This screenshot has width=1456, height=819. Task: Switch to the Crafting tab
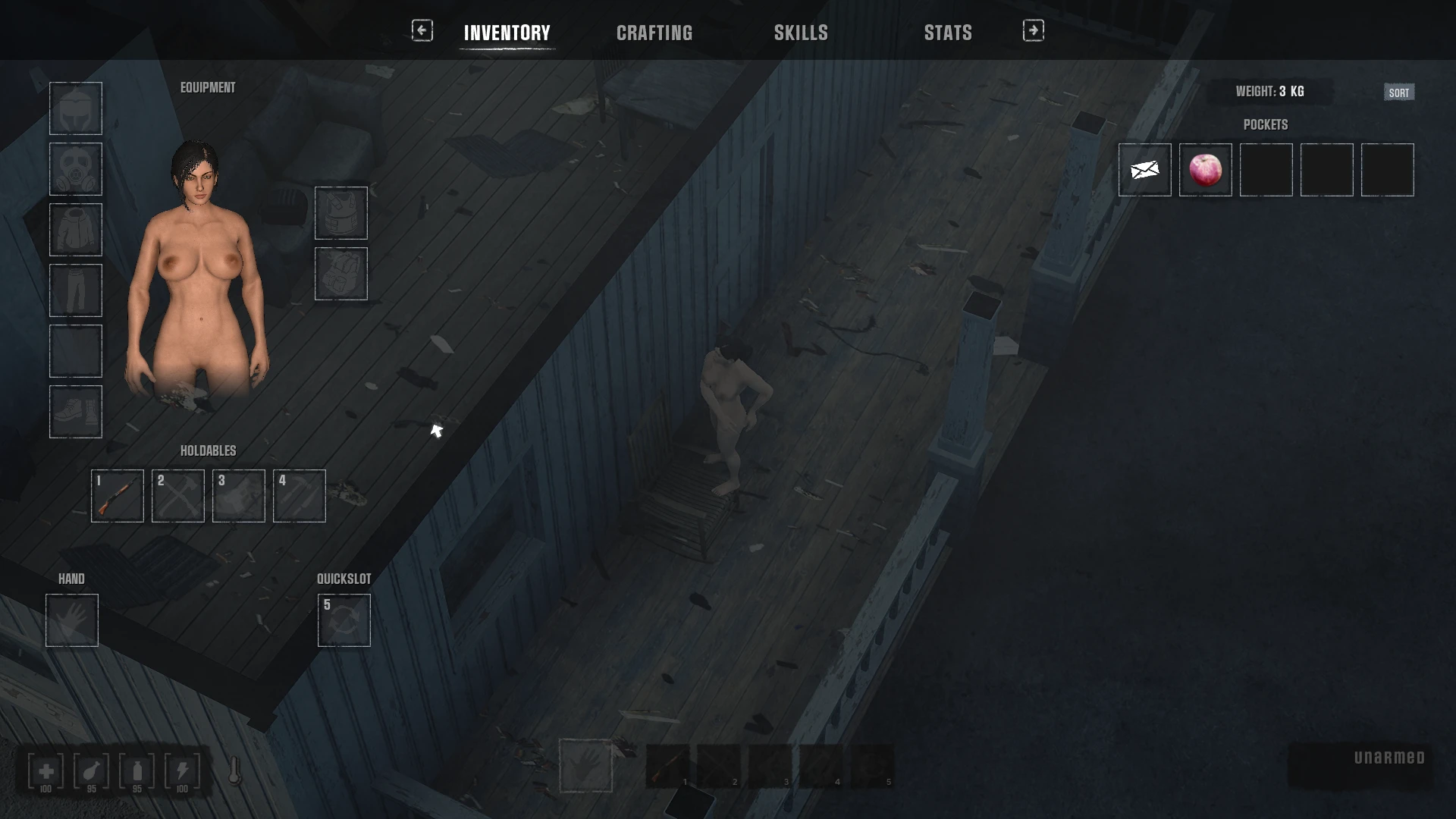pos(654,33)
